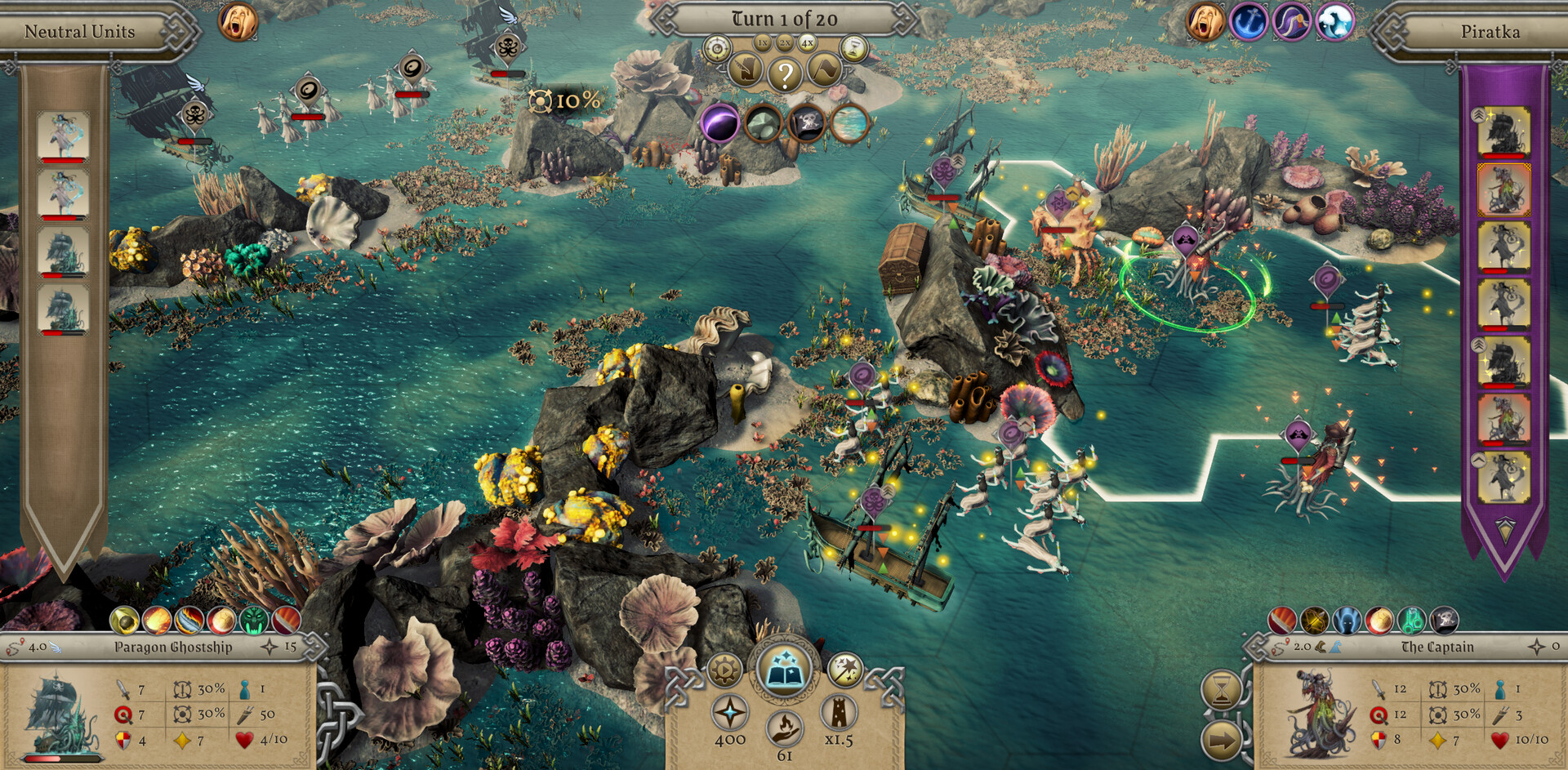Select the skull pirate flag battlefield icon
This screenshot has height=770, width=1568.
click(x=806, y=124)
